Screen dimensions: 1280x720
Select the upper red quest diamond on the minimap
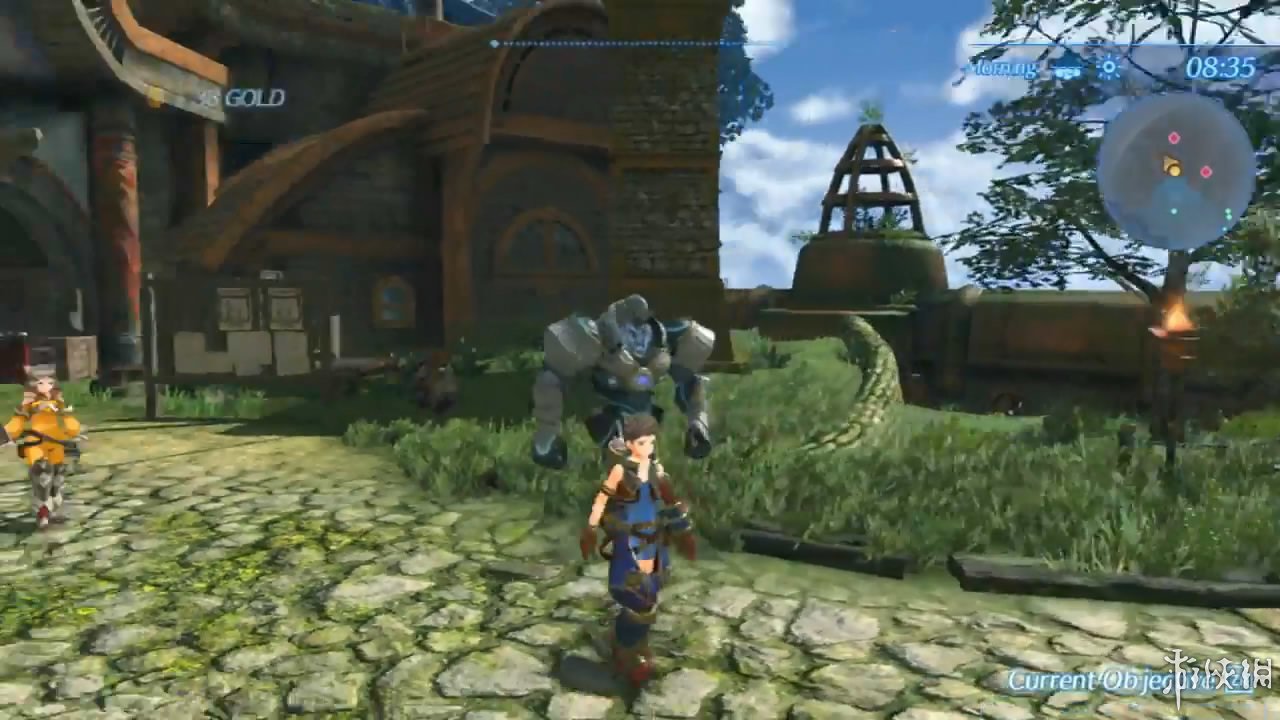(1174, 138)
